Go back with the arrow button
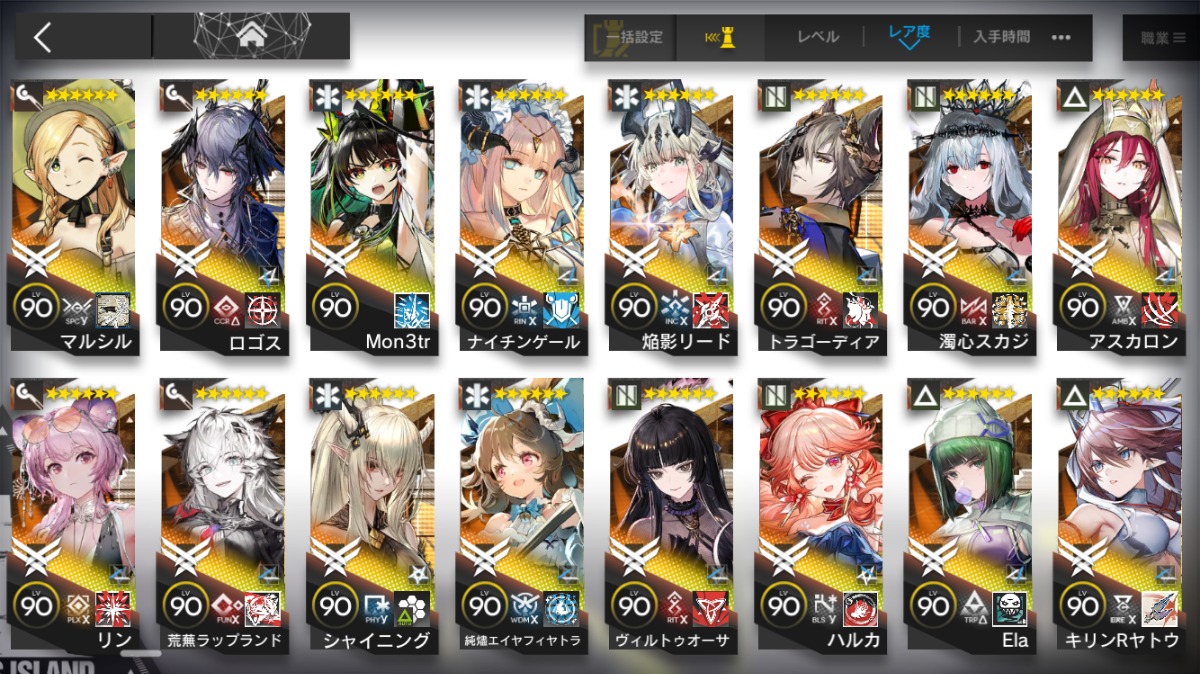The width and height of the screenshot is (1200, 674). (42, 37)
